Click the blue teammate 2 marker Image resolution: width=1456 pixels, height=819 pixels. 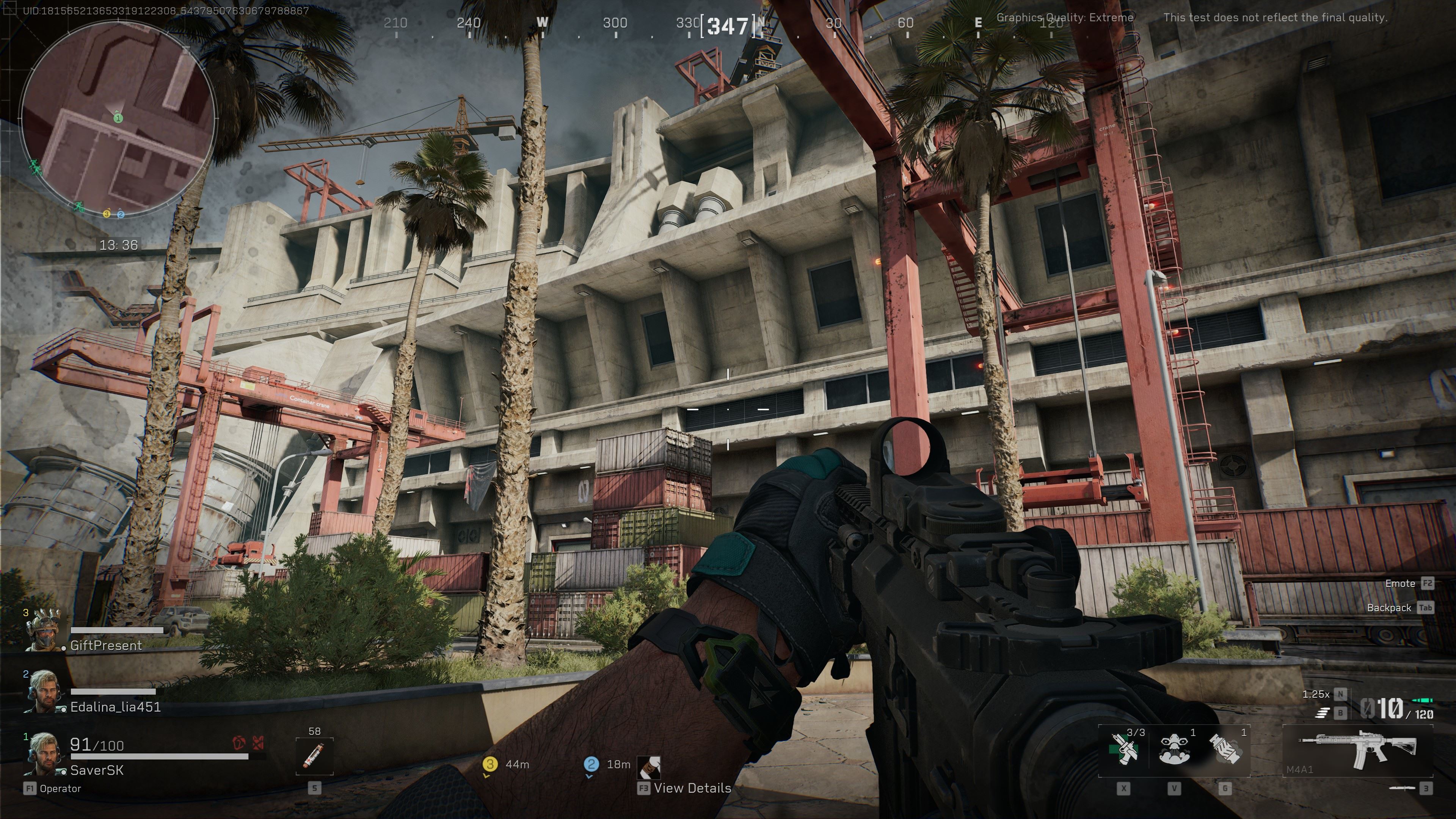591,764
